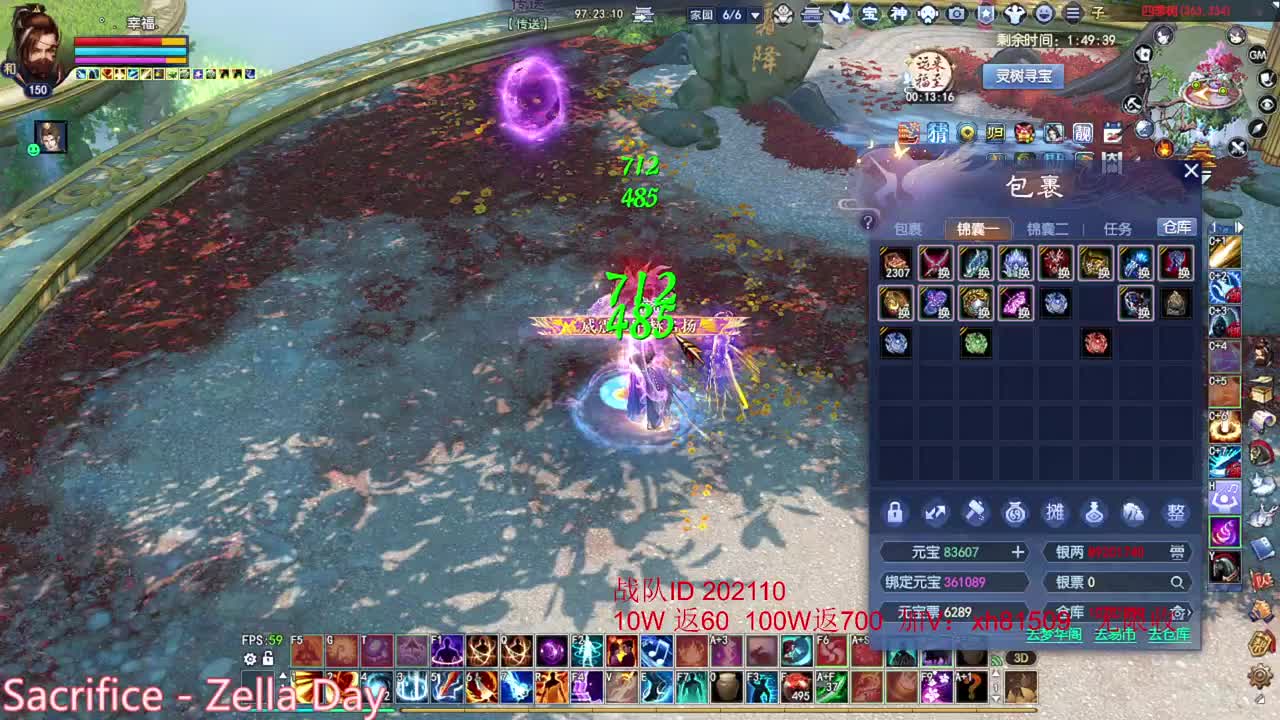Toggle the lock icon in the bag toolbar

895,512
